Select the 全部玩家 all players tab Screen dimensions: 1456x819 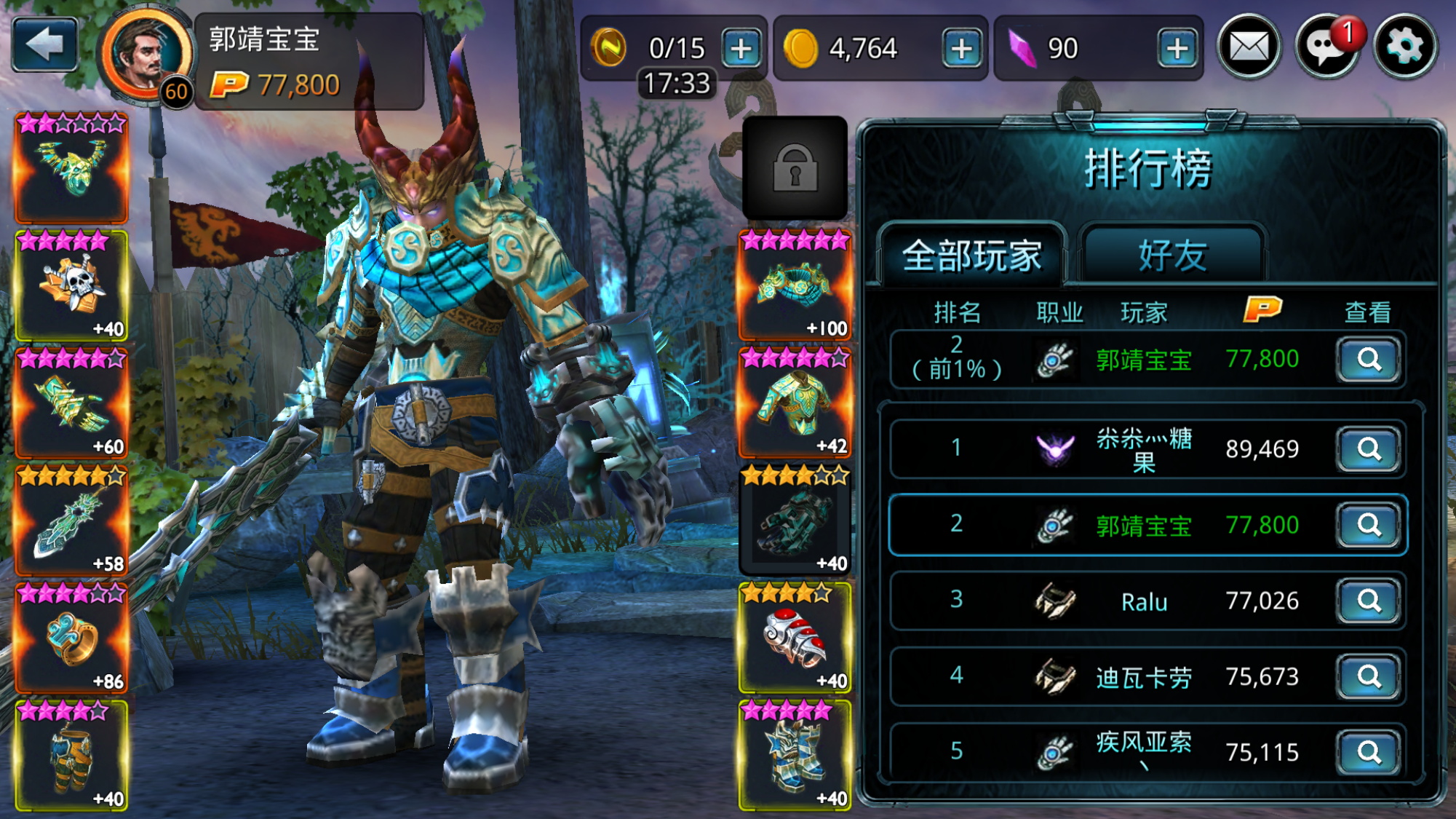pos(972,256)
